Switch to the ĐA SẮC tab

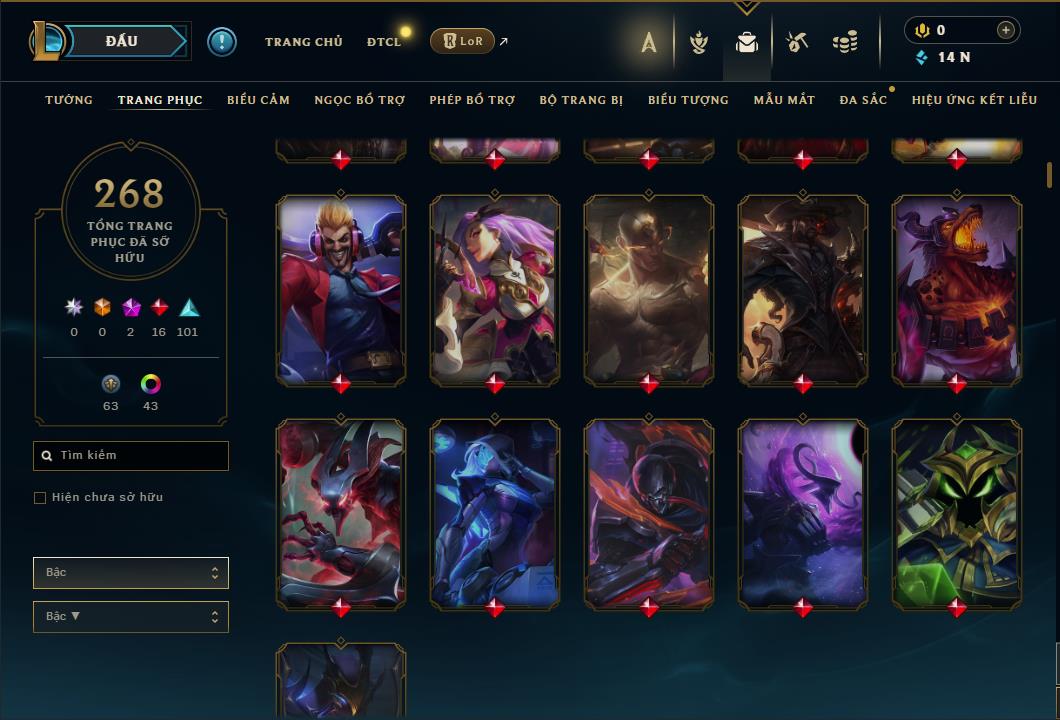coord(863,100)
